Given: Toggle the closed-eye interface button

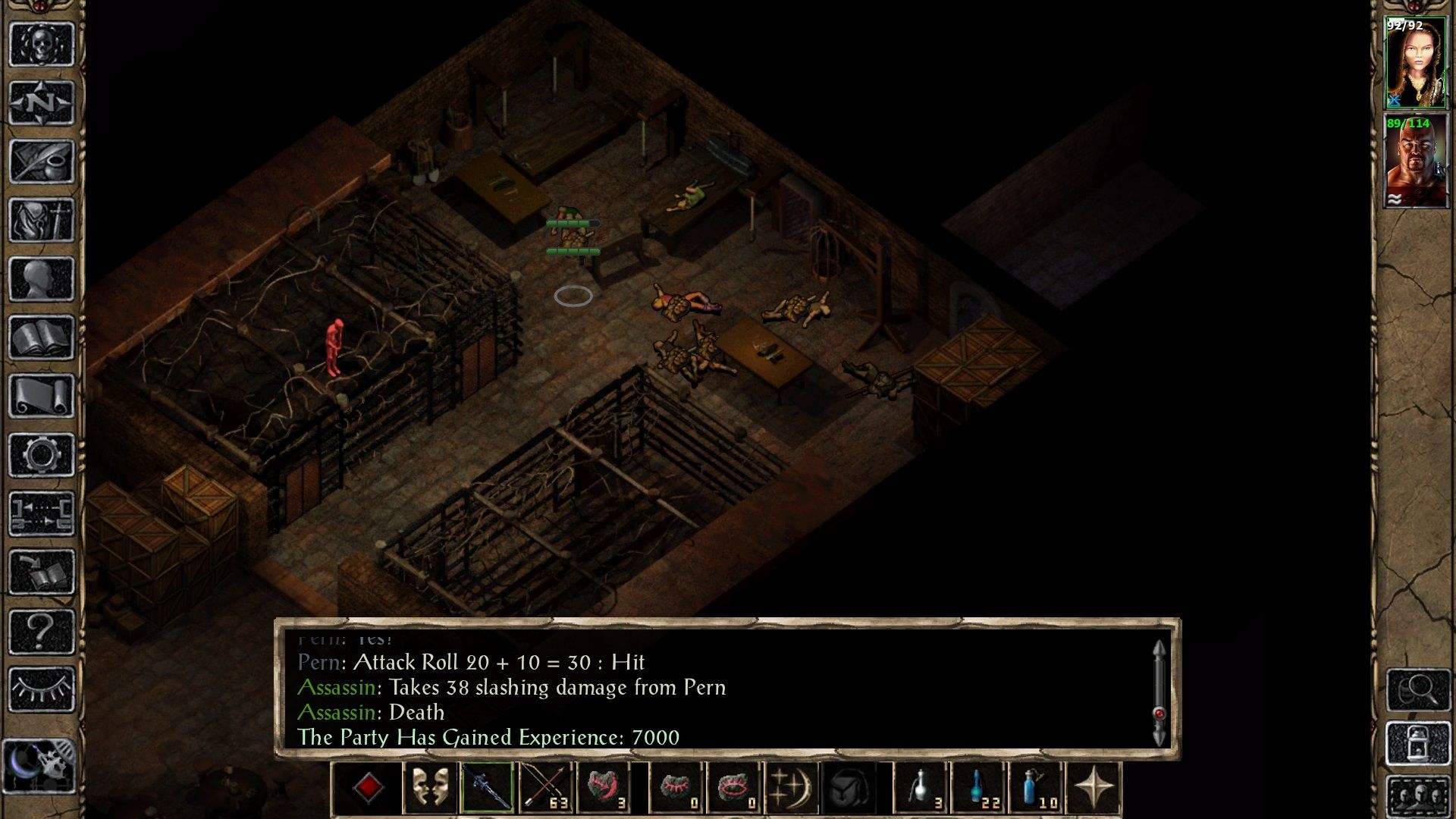Looking at the screenshot, I should (x=41, y=689).
